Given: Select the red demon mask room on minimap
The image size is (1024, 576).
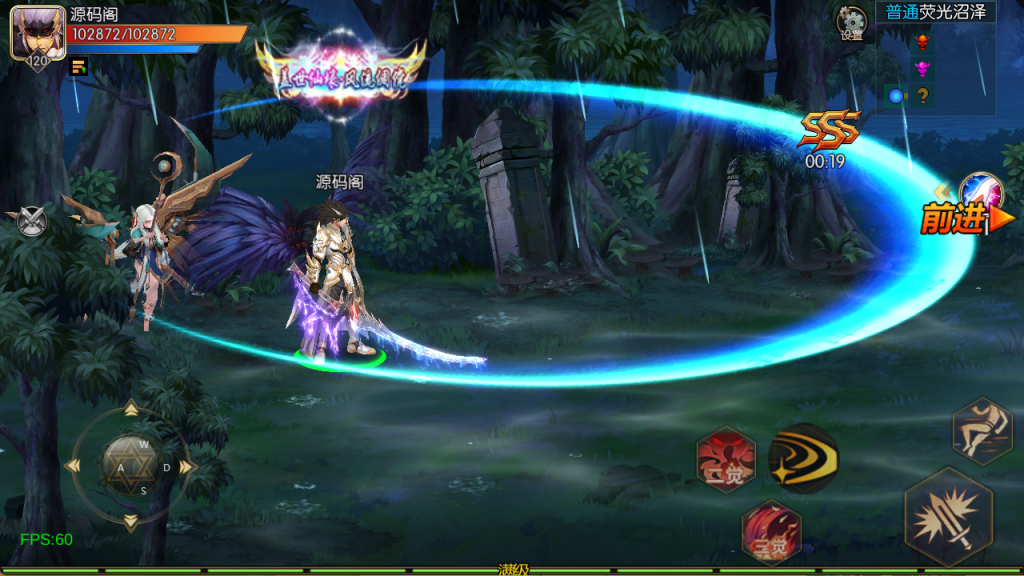Looking at the screenshot, I should (922, 41).
